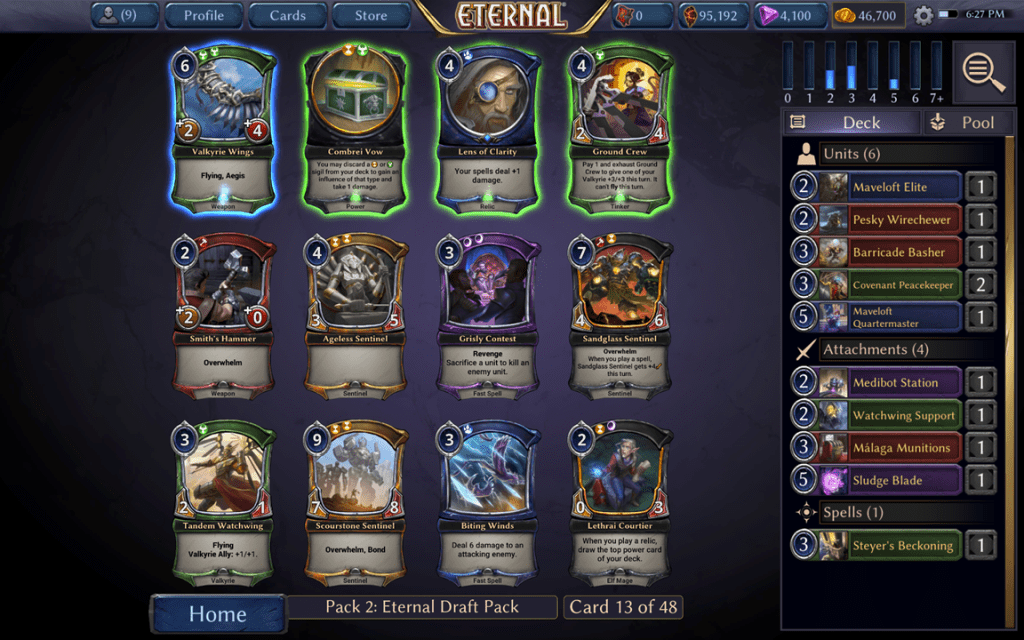Pick the Lethrai Courtier card
This screenshot has width=1024, height=640.
(620, 504)
